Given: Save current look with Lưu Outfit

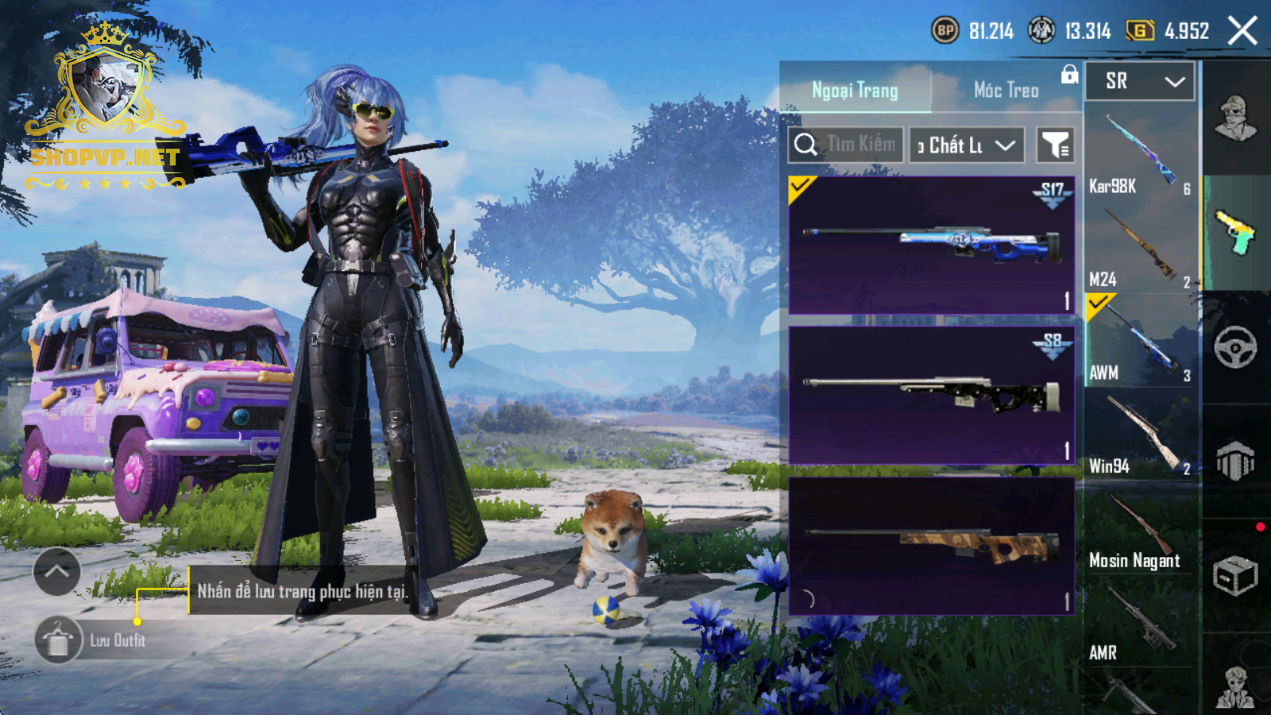Looking at the screenshot, I should (x=59, y=640).
